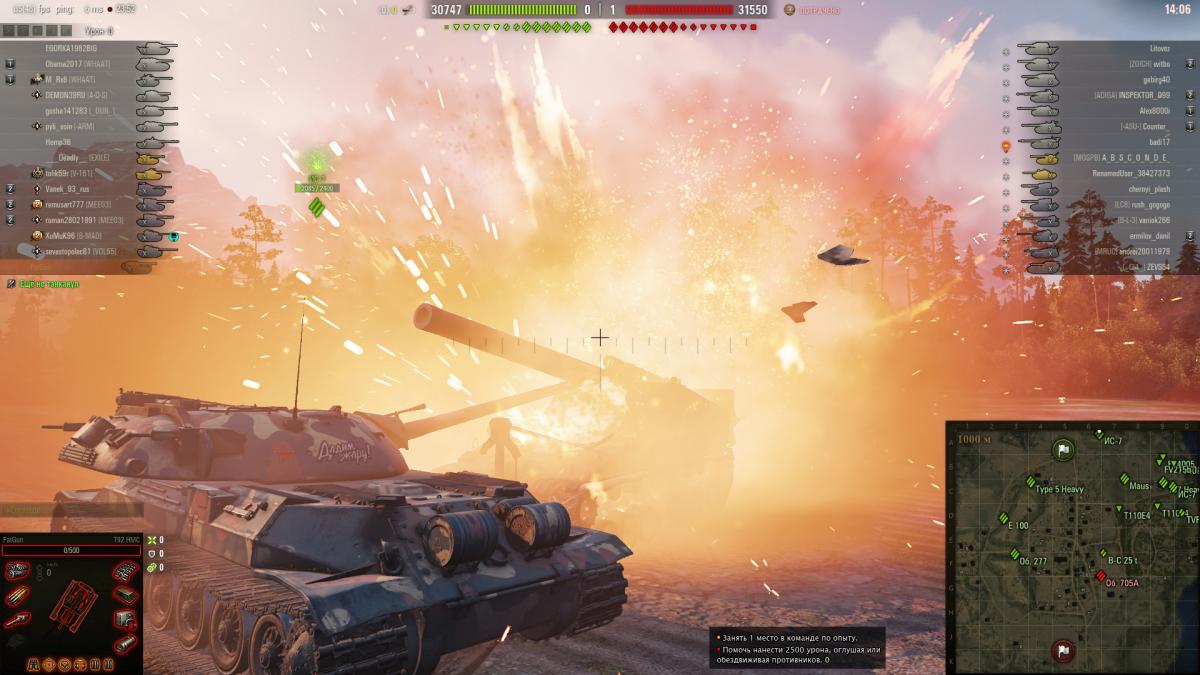Click the minimap in the corner

coord(1072,547)
